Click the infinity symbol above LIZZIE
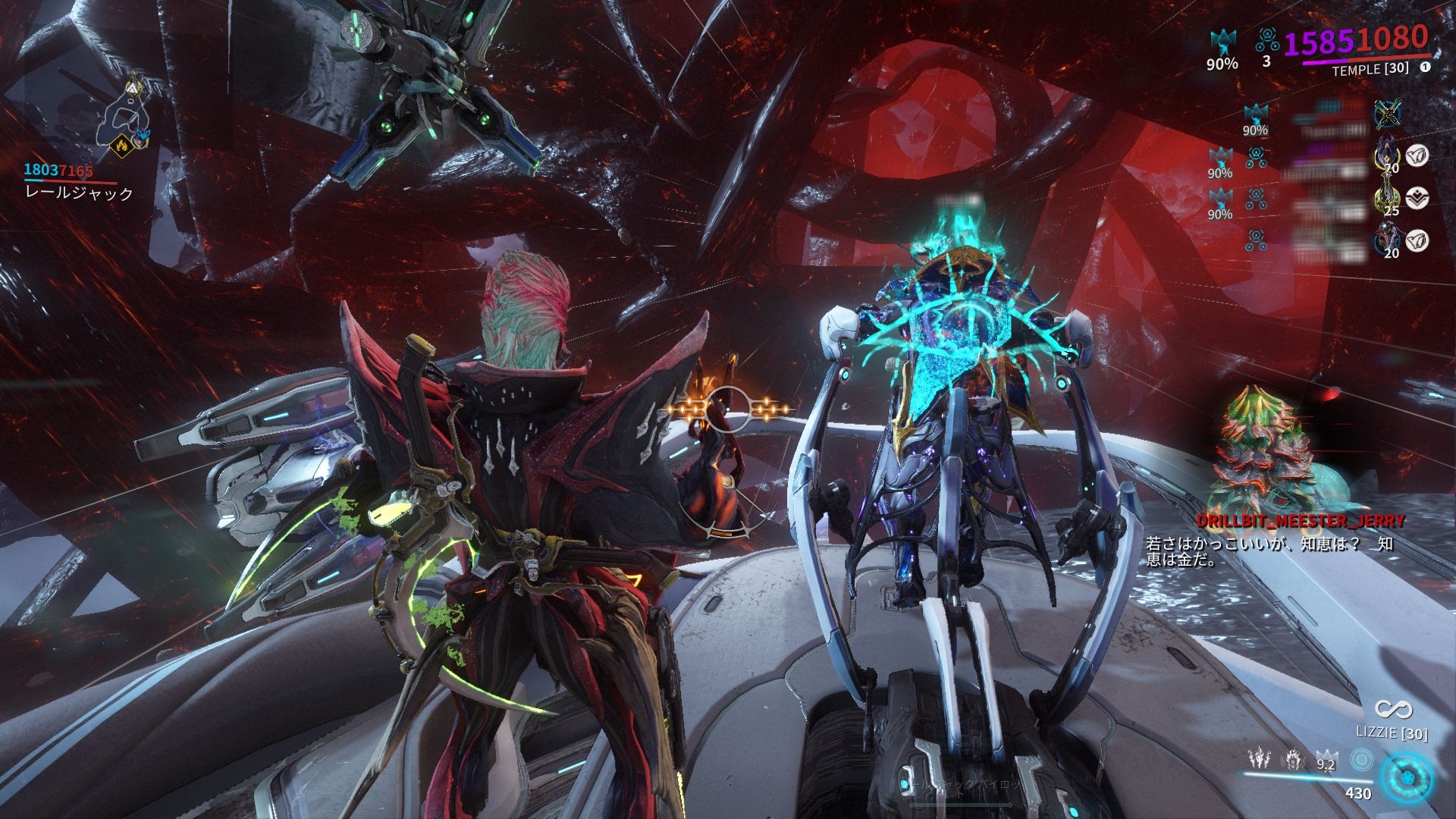The image size is (1456, 819). [x=1392, y=710]
